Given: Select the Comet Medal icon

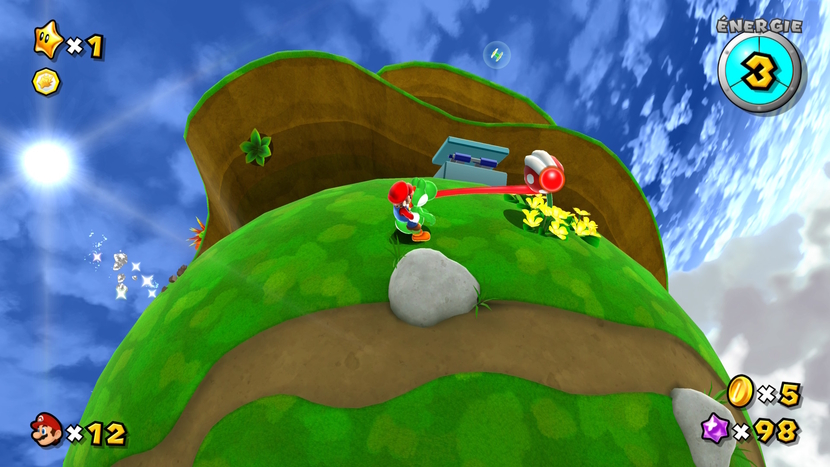Looking at the screenshot, I should pos(46,80).
